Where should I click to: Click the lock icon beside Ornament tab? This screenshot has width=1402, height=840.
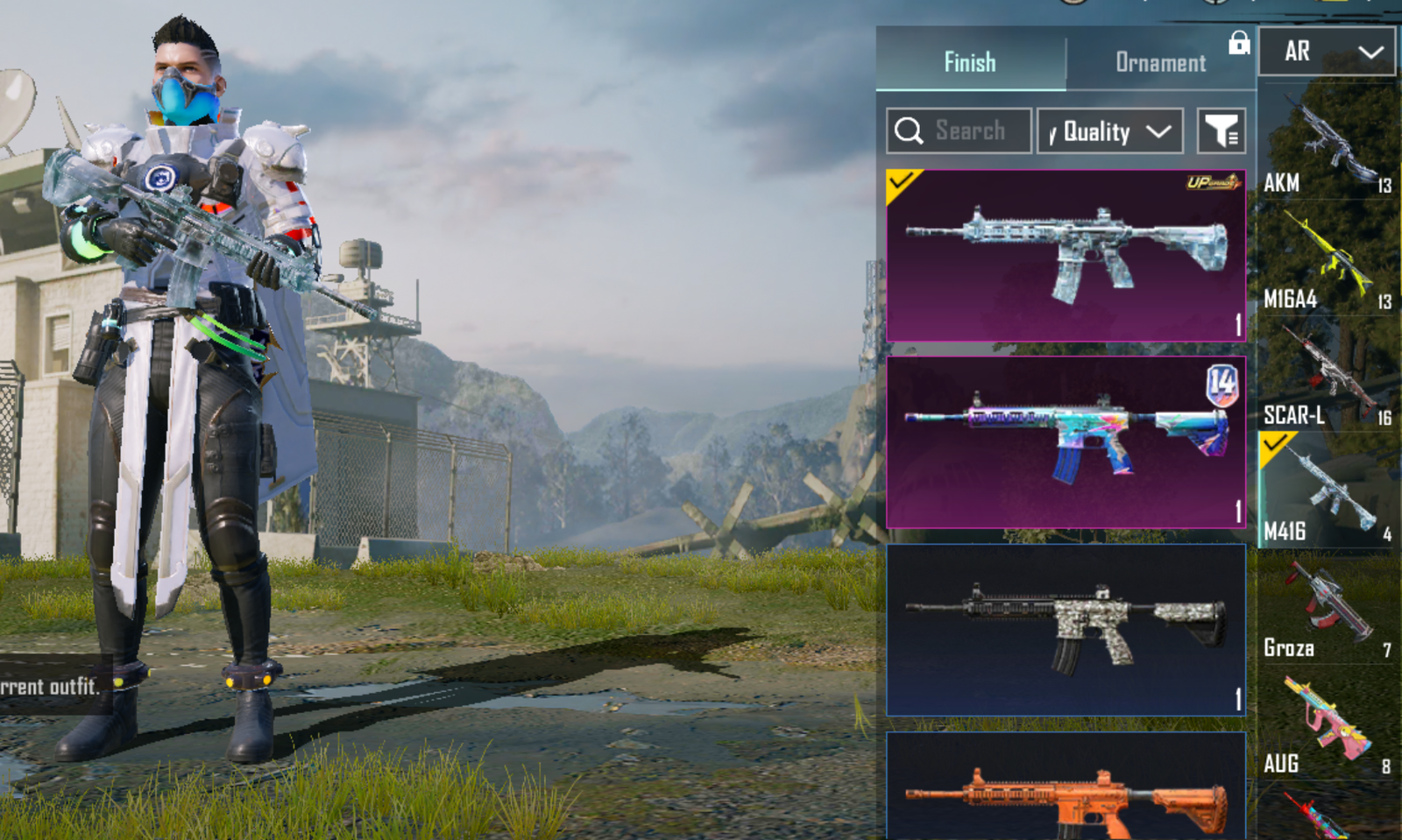1238,44
